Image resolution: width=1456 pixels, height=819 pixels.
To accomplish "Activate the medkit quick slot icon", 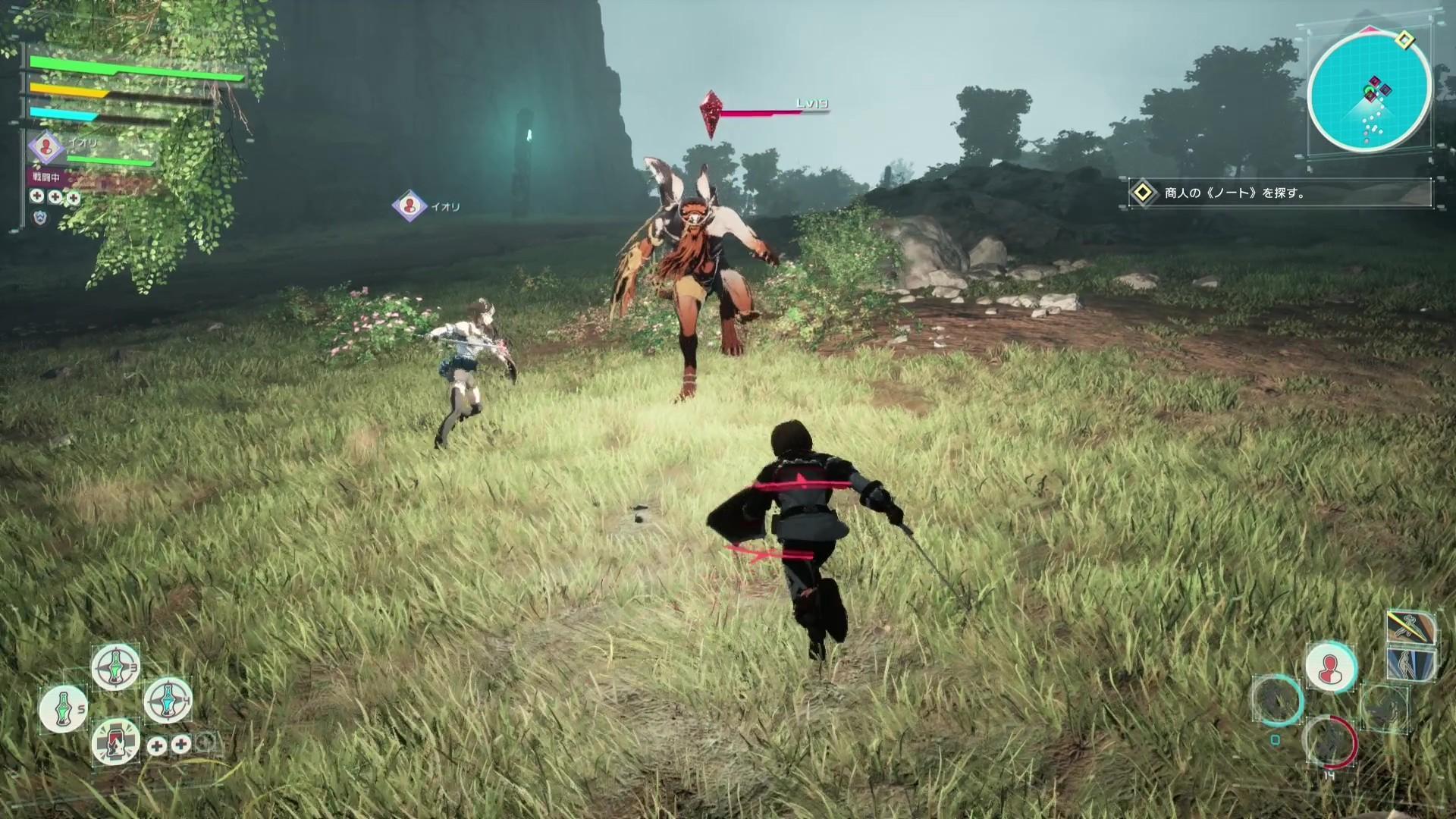I will point(115,744).
